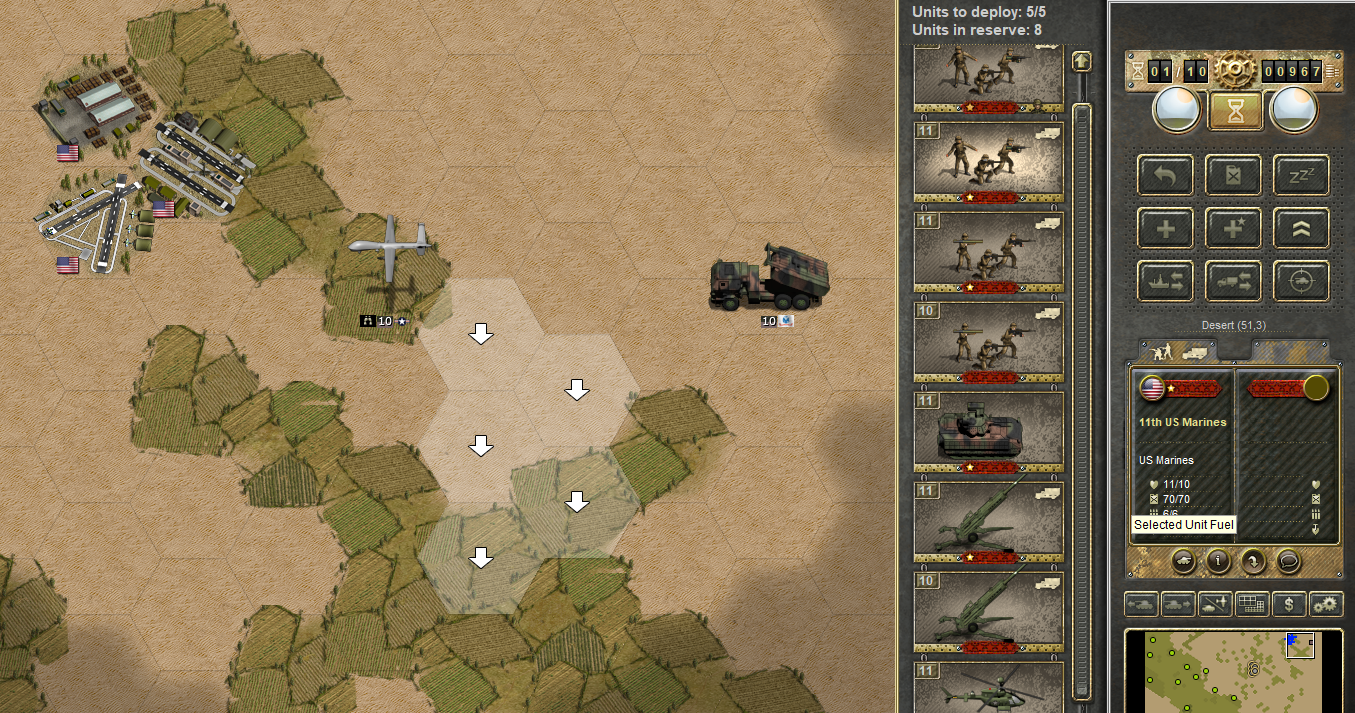
Task: Click the undo move arrow button
Action: pos(1166,175)
